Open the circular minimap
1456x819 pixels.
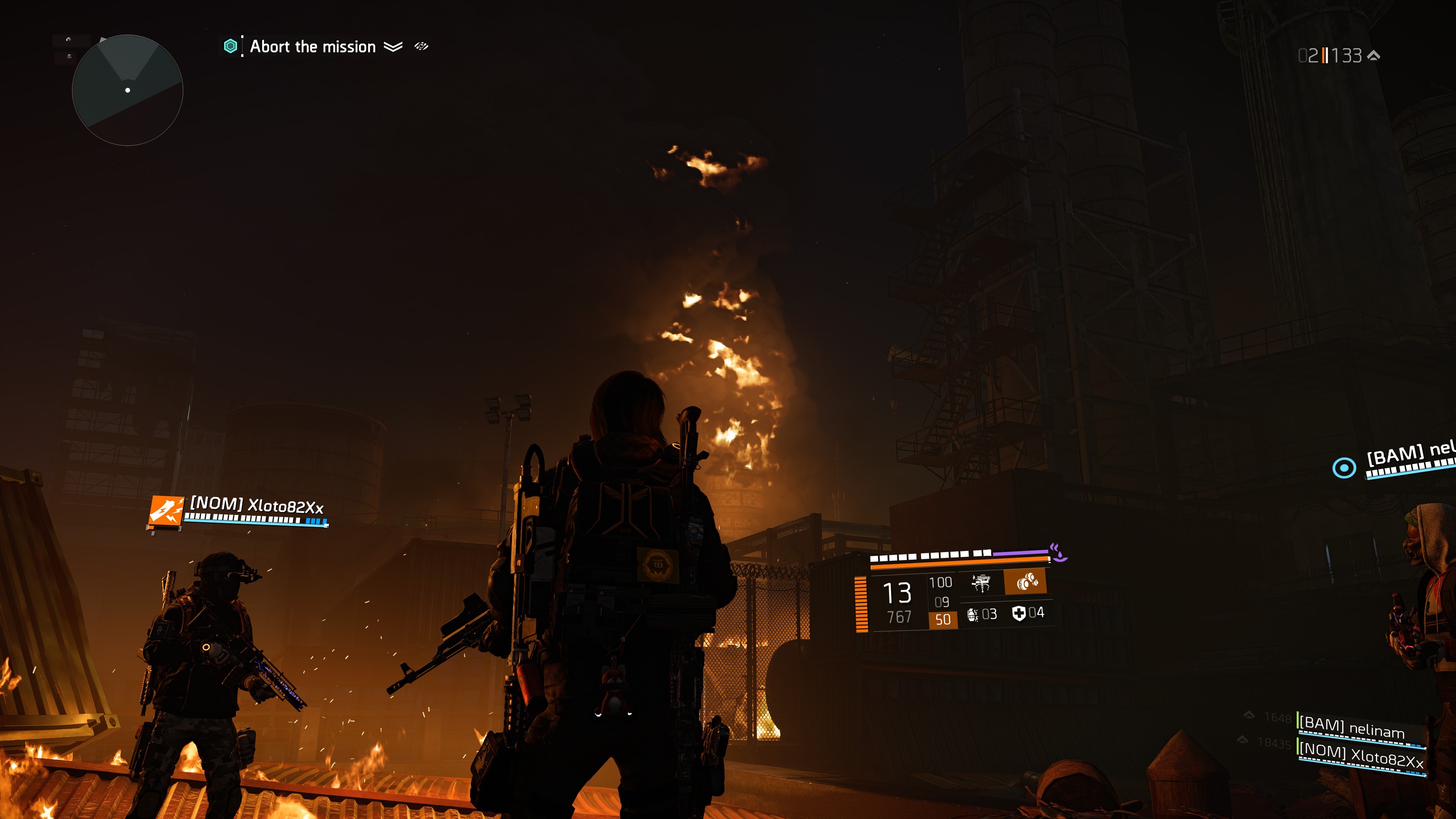click(128, 91)
